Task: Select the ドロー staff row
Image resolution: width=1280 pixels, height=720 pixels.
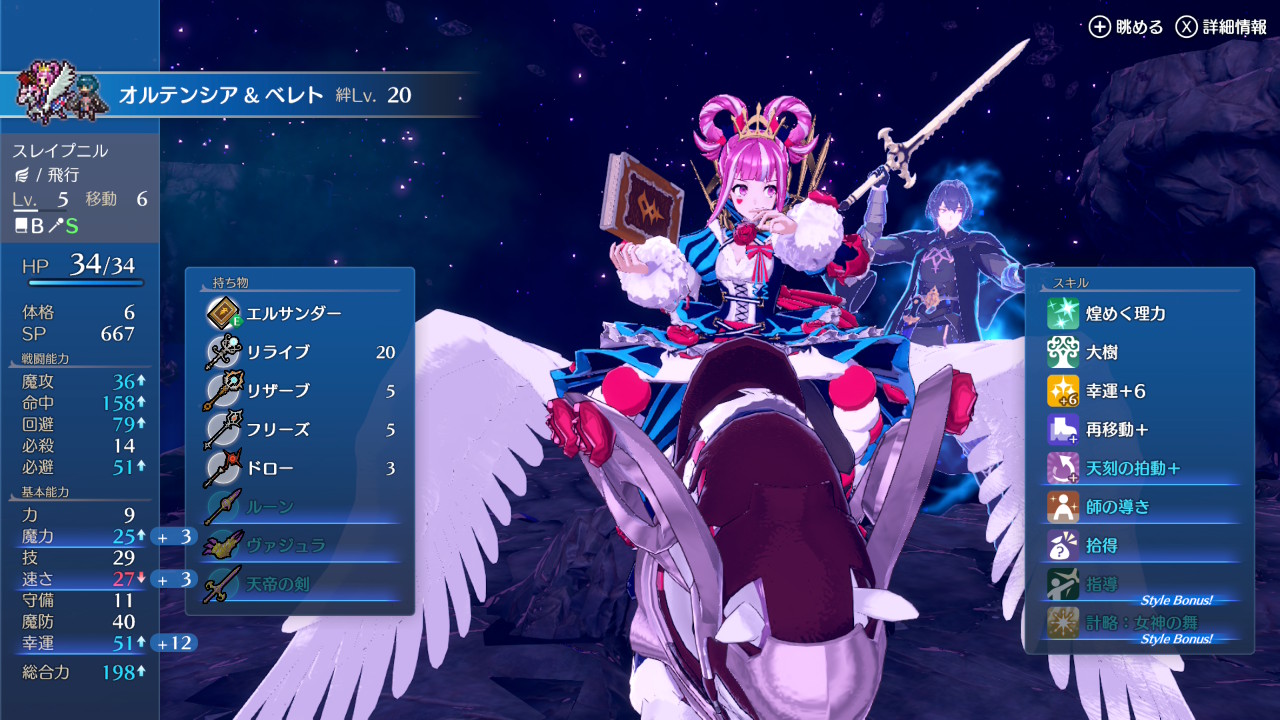Action: point(300,469)
